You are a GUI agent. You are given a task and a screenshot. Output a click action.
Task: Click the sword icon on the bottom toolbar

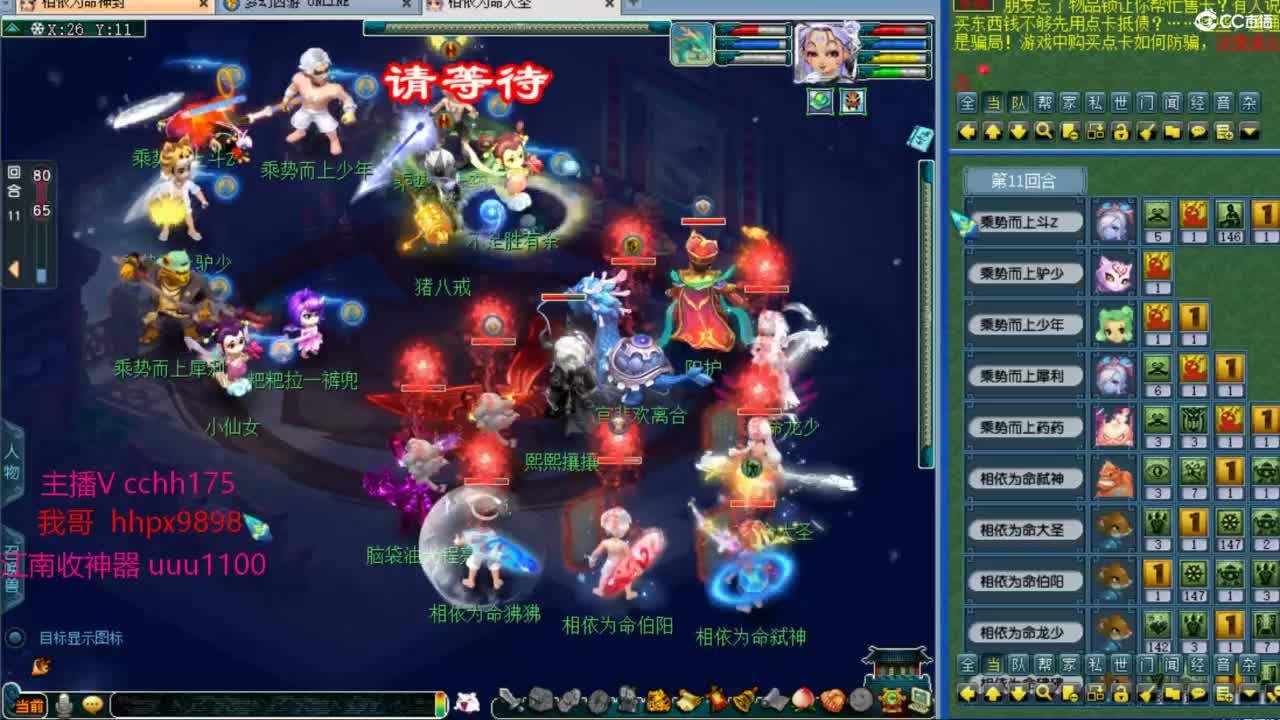[x=511, y=703]
